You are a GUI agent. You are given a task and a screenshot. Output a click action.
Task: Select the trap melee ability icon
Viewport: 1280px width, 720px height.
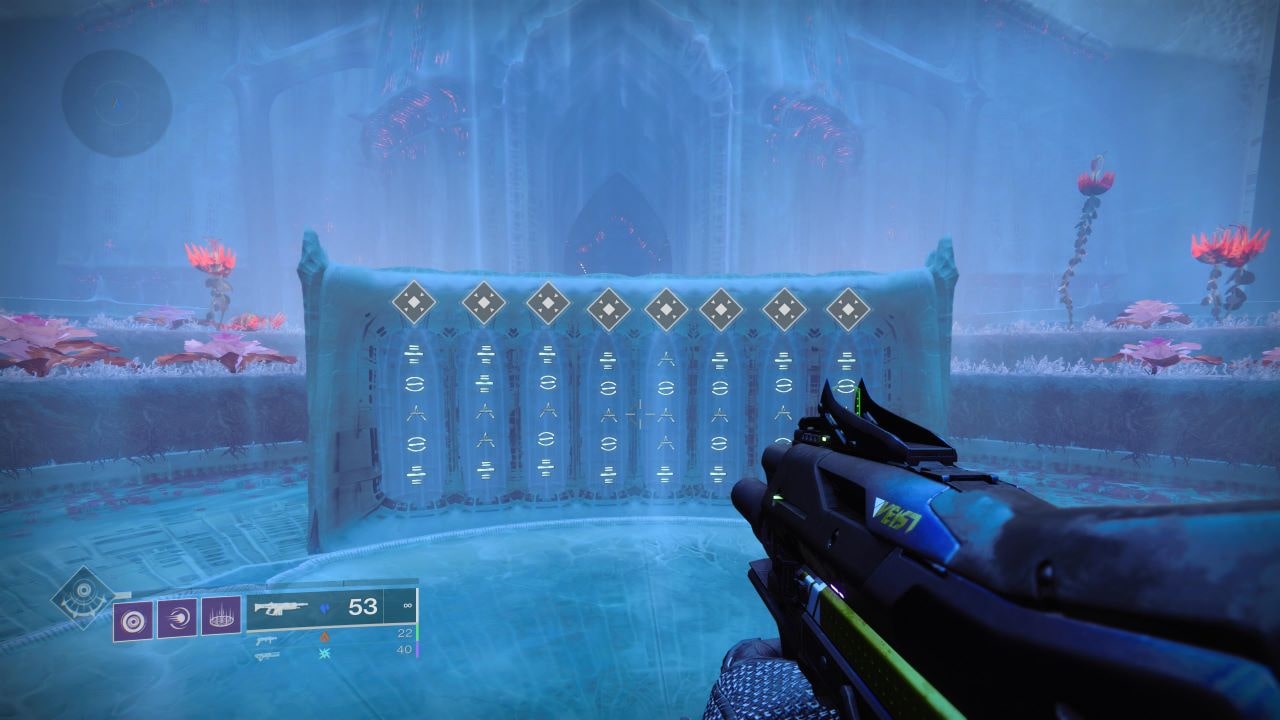(222, 617)
